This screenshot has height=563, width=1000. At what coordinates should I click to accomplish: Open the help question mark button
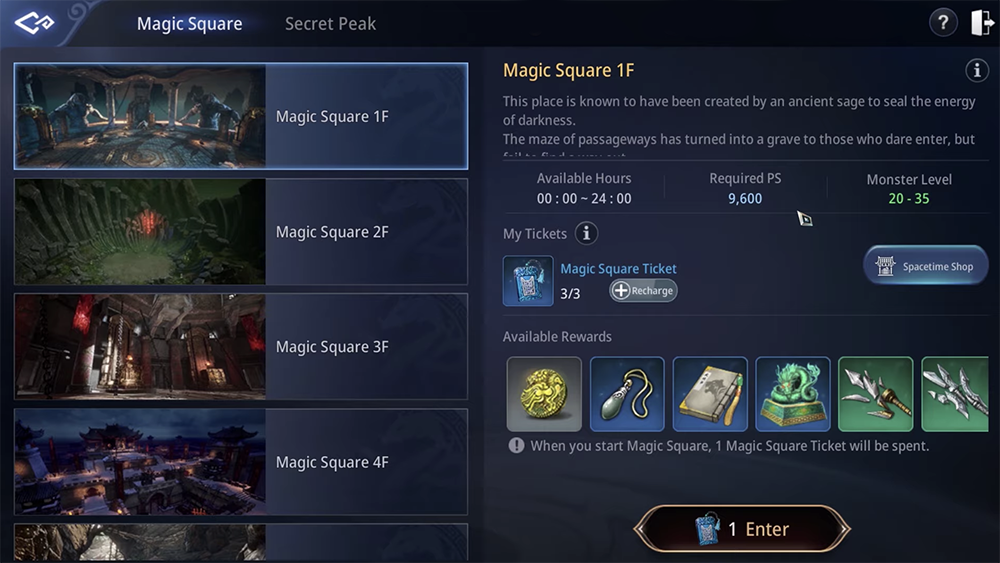[943, 23]
